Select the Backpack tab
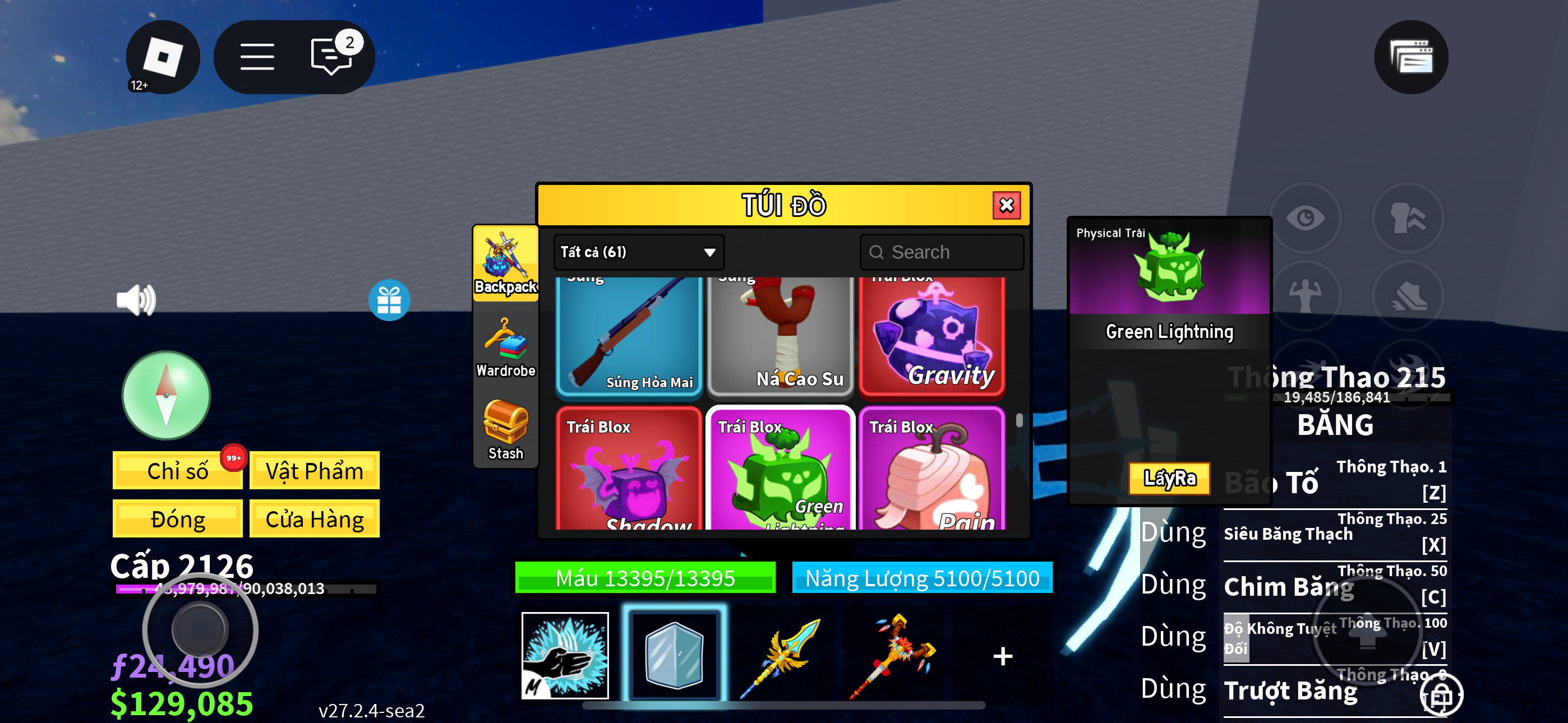This screenshot has width=1568, height=723. pos(505,264)
